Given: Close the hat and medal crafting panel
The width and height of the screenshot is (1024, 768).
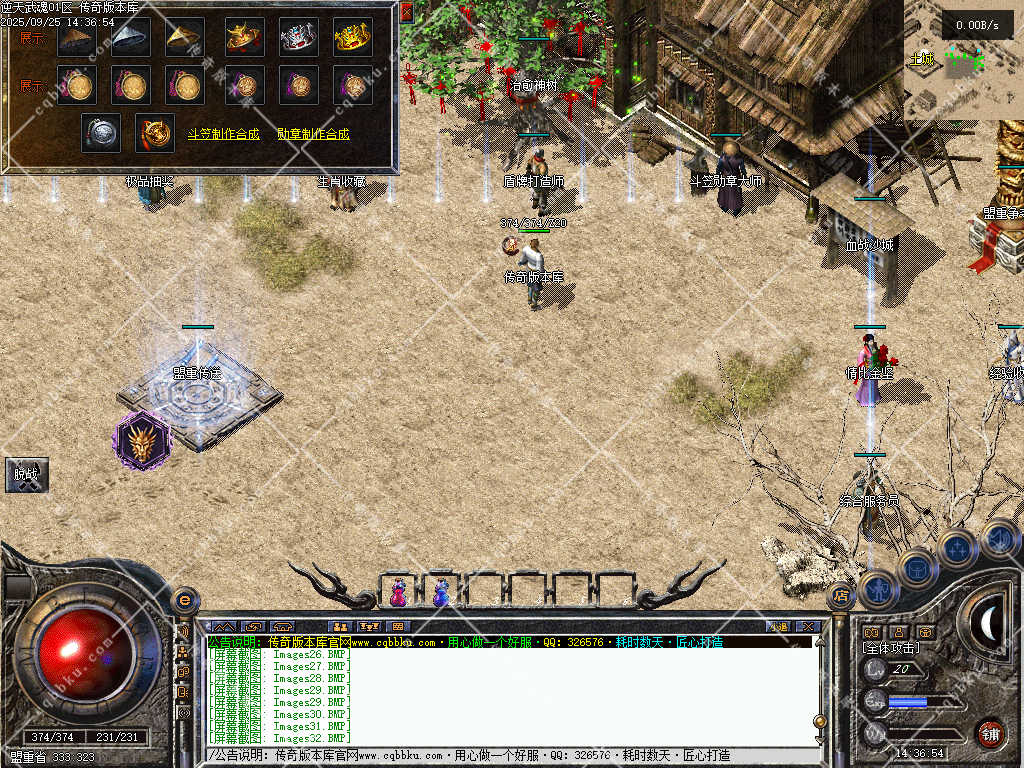Looking at the screenshot, I should click(406, 12).
